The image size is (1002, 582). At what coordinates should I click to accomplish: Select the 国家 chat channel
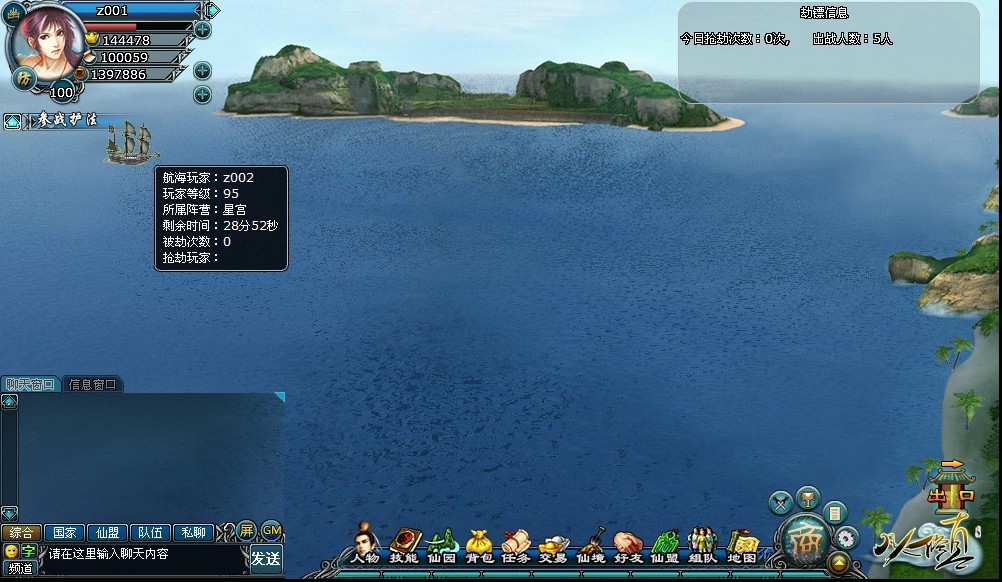[x=65, y=532]
